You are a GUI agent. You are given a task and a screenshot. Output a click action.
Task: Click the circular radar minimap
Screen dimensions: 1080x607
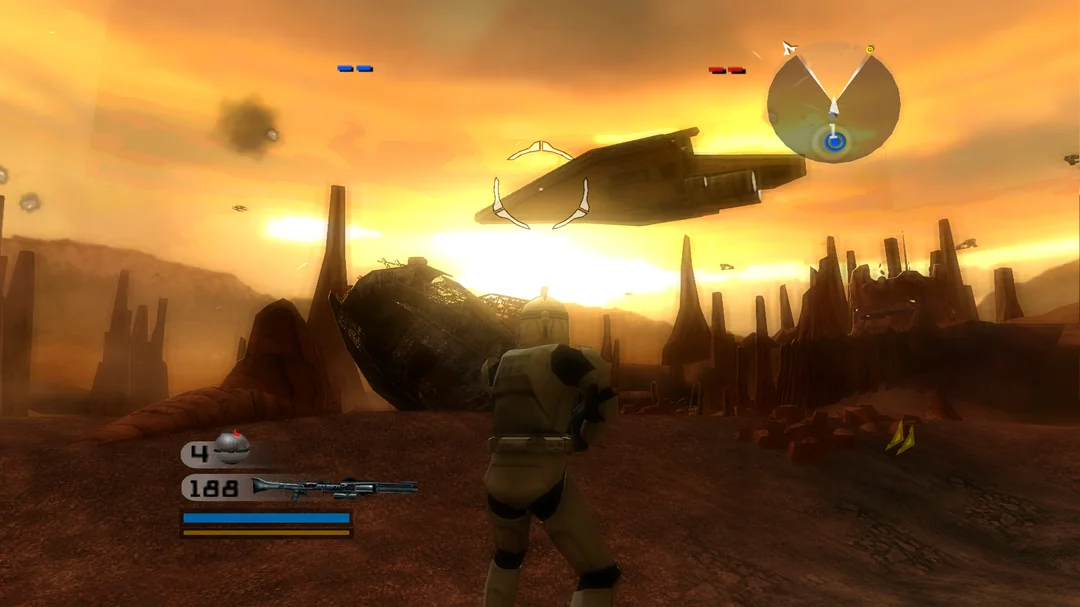pos(833,102)
